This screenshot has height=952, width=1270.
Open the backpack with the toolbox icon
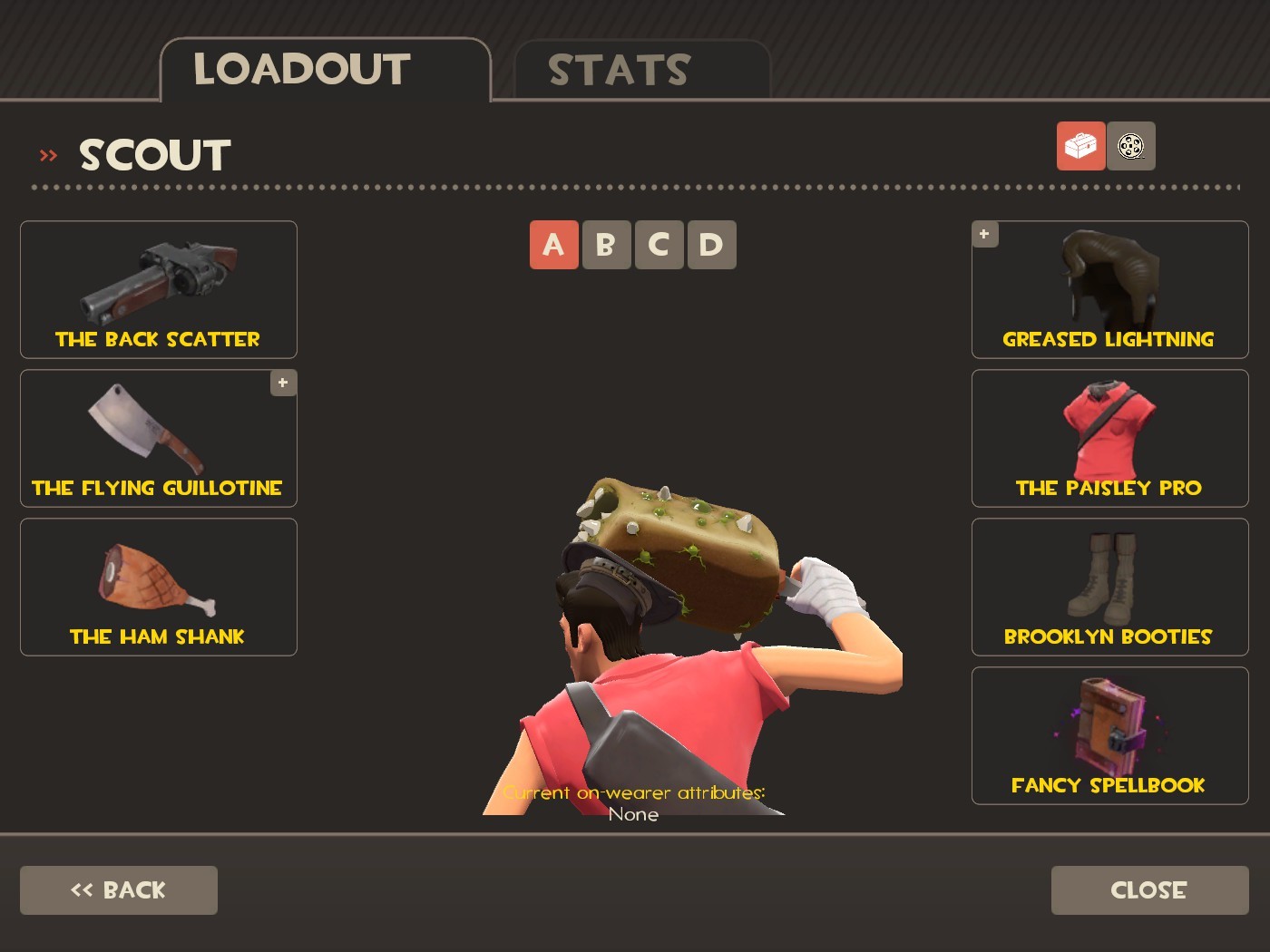tap(1080, 146)
